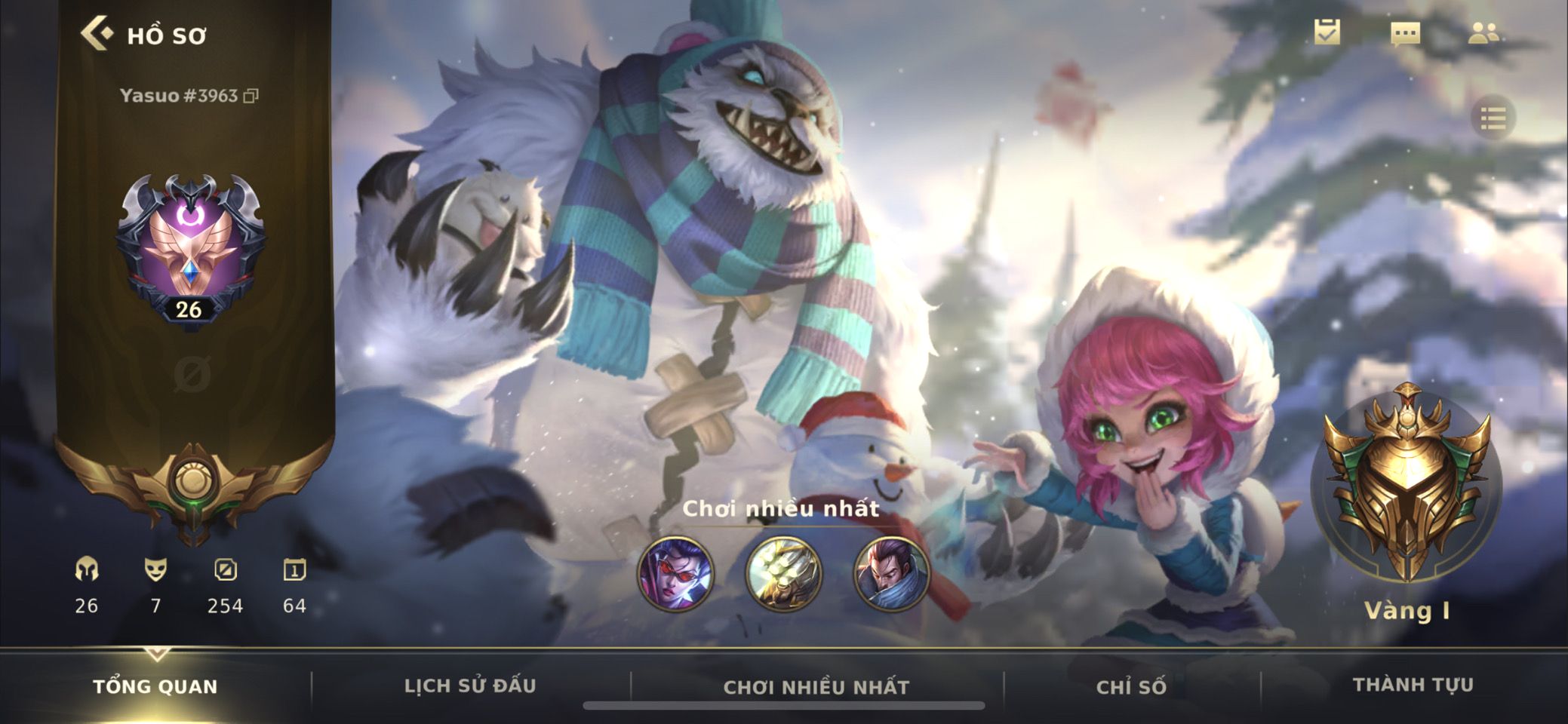The width and height of the screenshot is (1568, 724).
Task: Open the Thành Tựu tab
Action: 1413,685
